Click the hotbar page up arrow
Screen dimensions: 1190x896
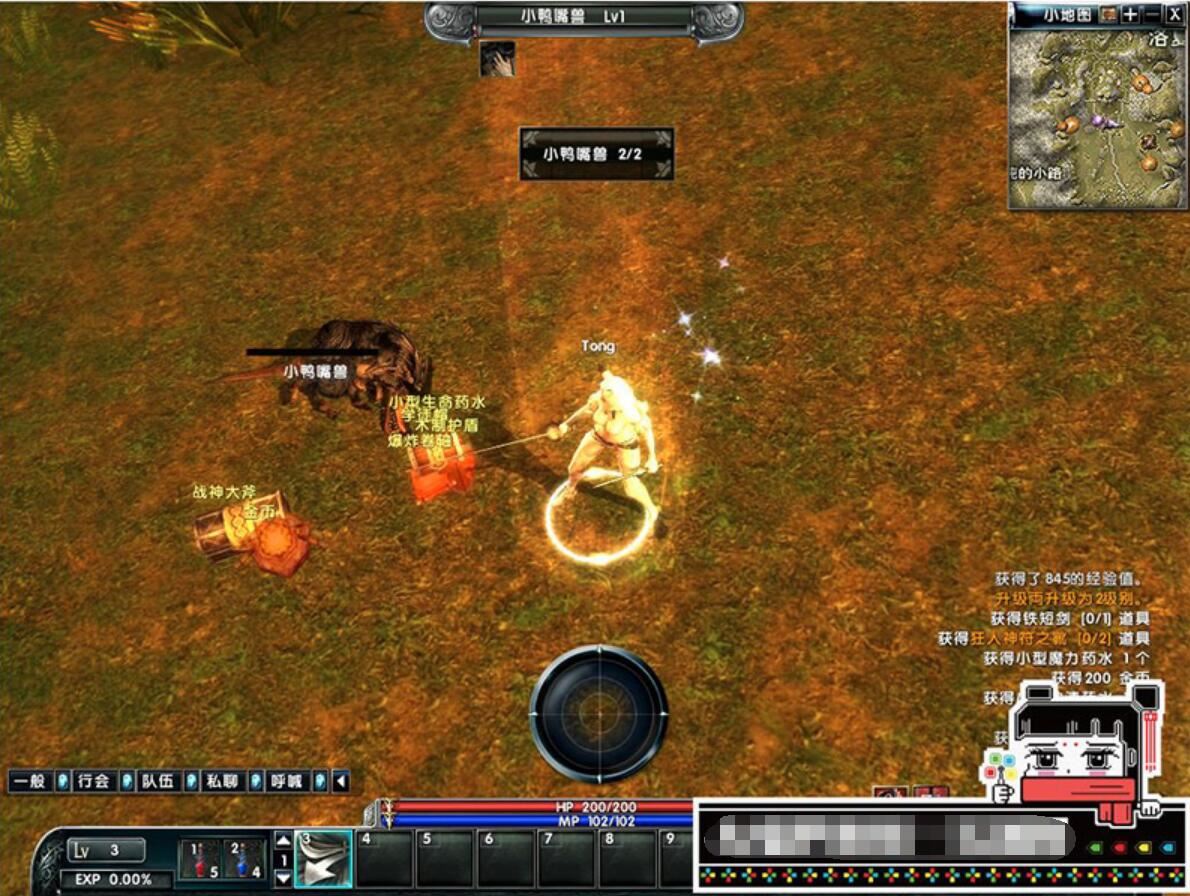283,841
